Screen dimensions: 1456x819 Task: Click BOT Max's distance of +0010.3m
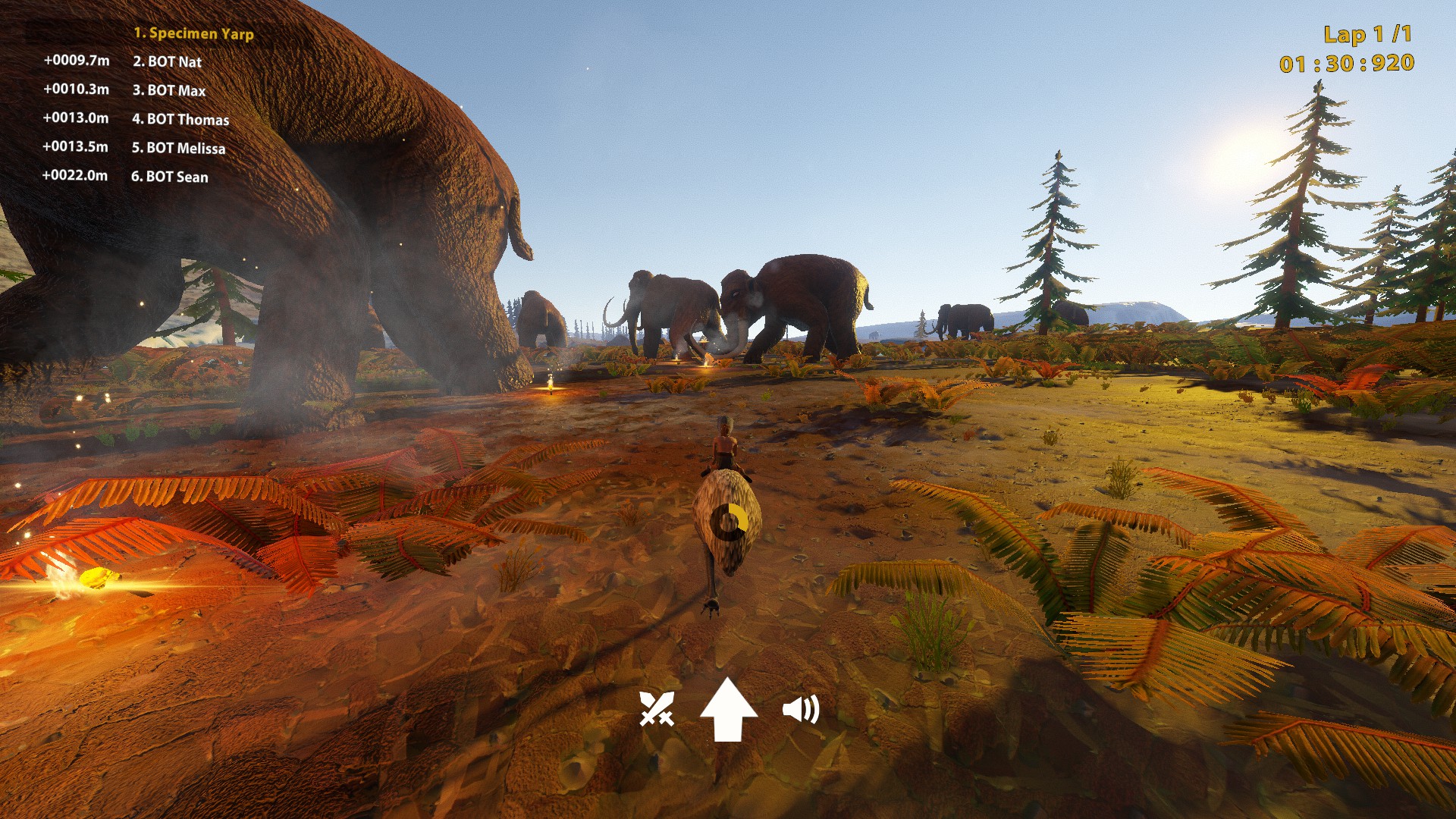tap(76, 89)
